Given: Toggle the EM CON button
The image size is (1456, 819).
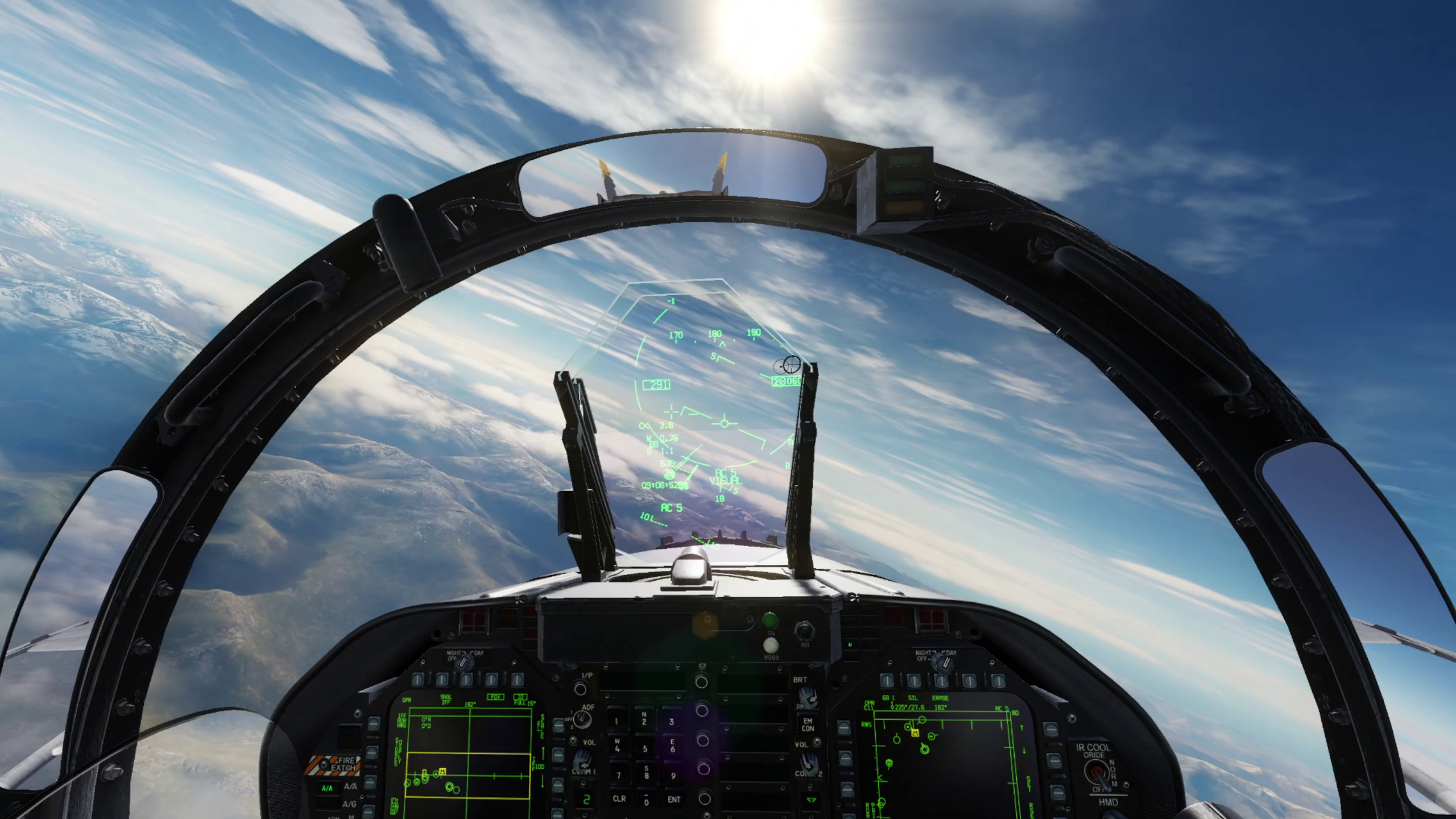Looking at the screenshot, I should [x=808, y=725].
